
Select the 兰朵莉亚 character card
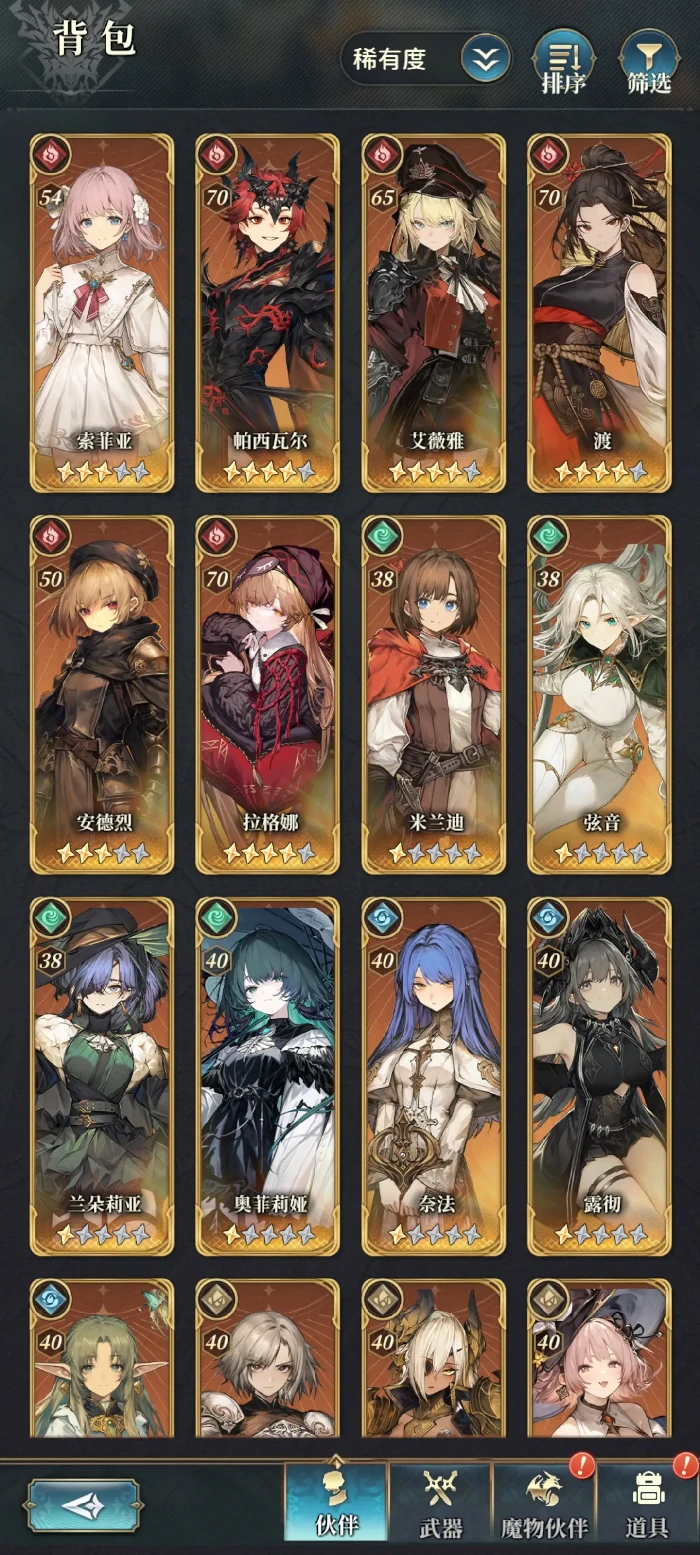tap(102, 1076)
